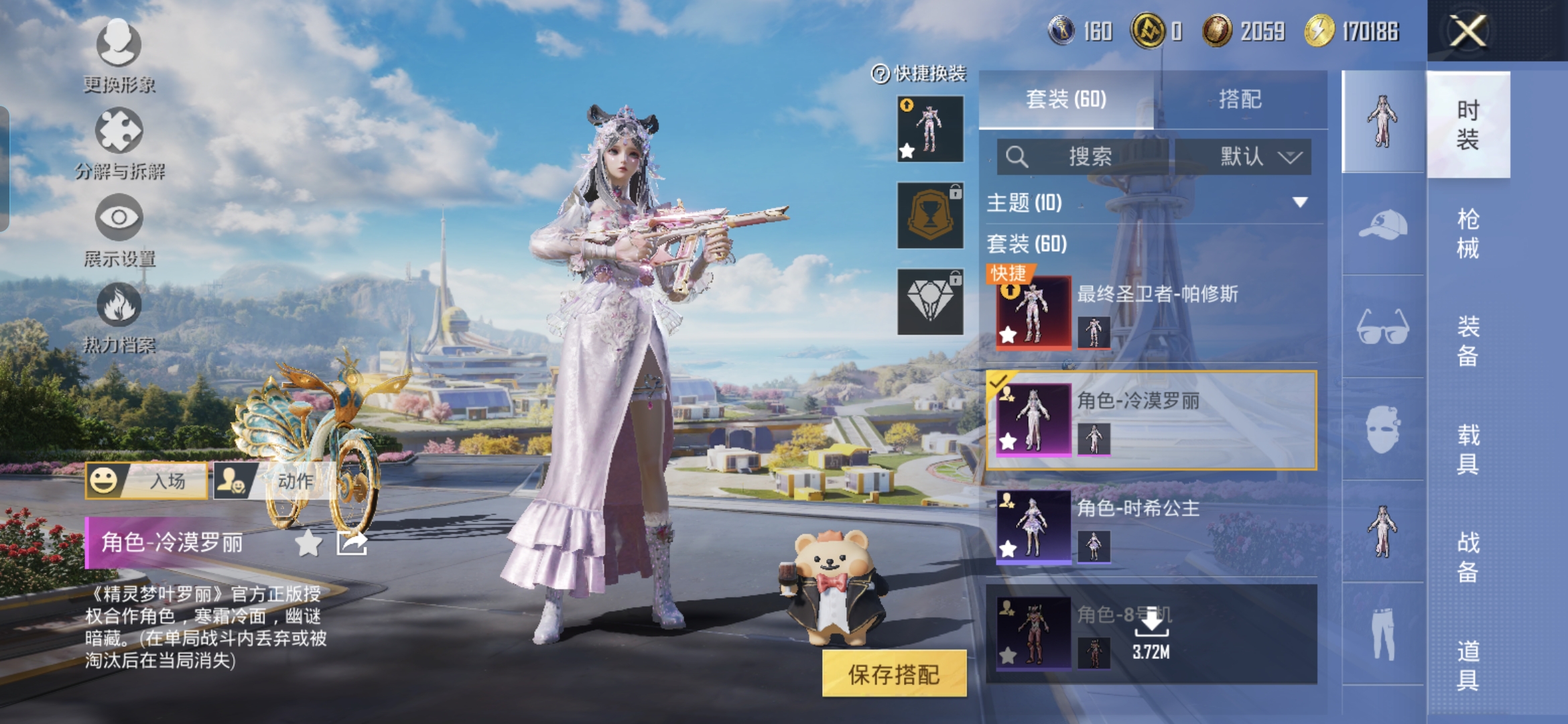The height and width of the screenshot is (724, 1568).
Task: Click 保存搭配 save outfit button
Action: pos(894,674)
